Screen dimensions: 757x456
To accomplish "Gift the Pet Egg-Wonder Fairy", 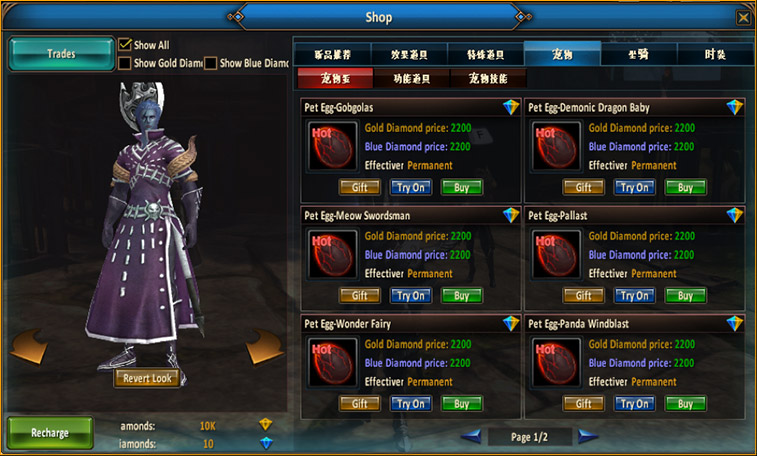I will pyautogui.click(x=360, y=404).
